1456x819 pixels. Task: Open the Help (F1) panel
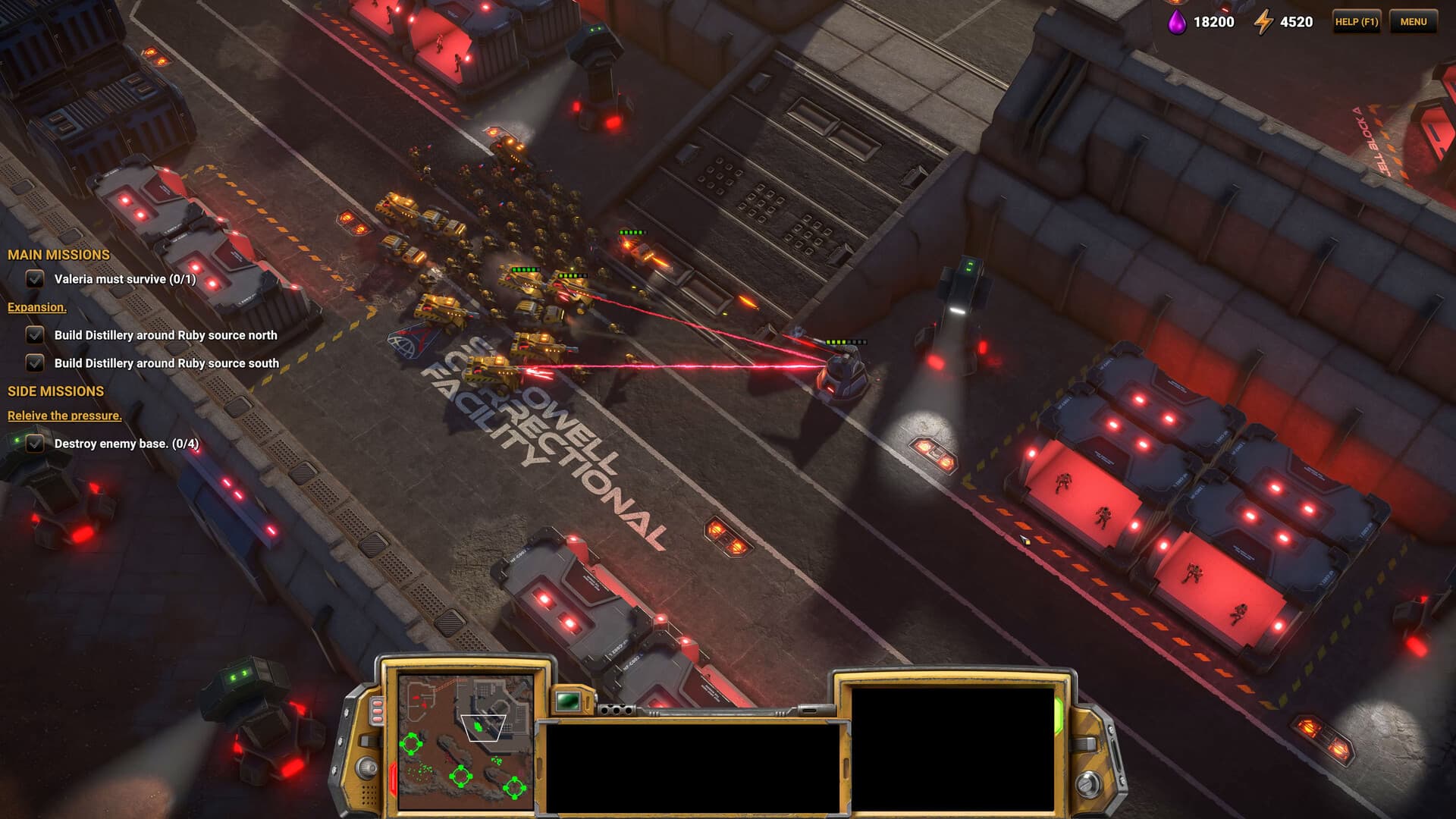pyautogui.click(x=1356, y=22)
